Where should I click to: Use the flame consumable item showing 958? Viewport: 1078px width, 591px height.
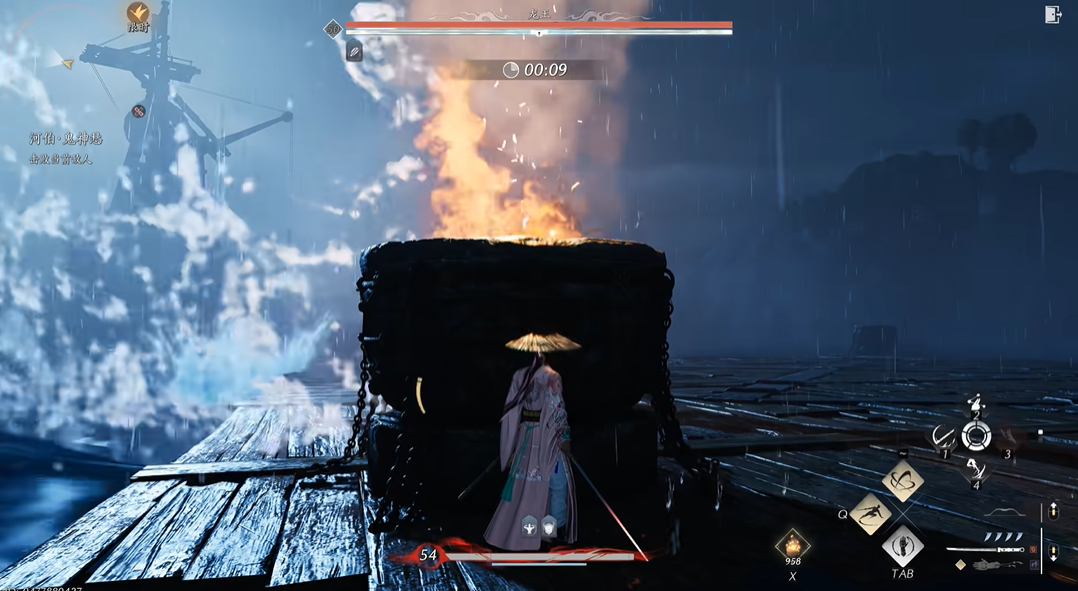pos(793,545)
